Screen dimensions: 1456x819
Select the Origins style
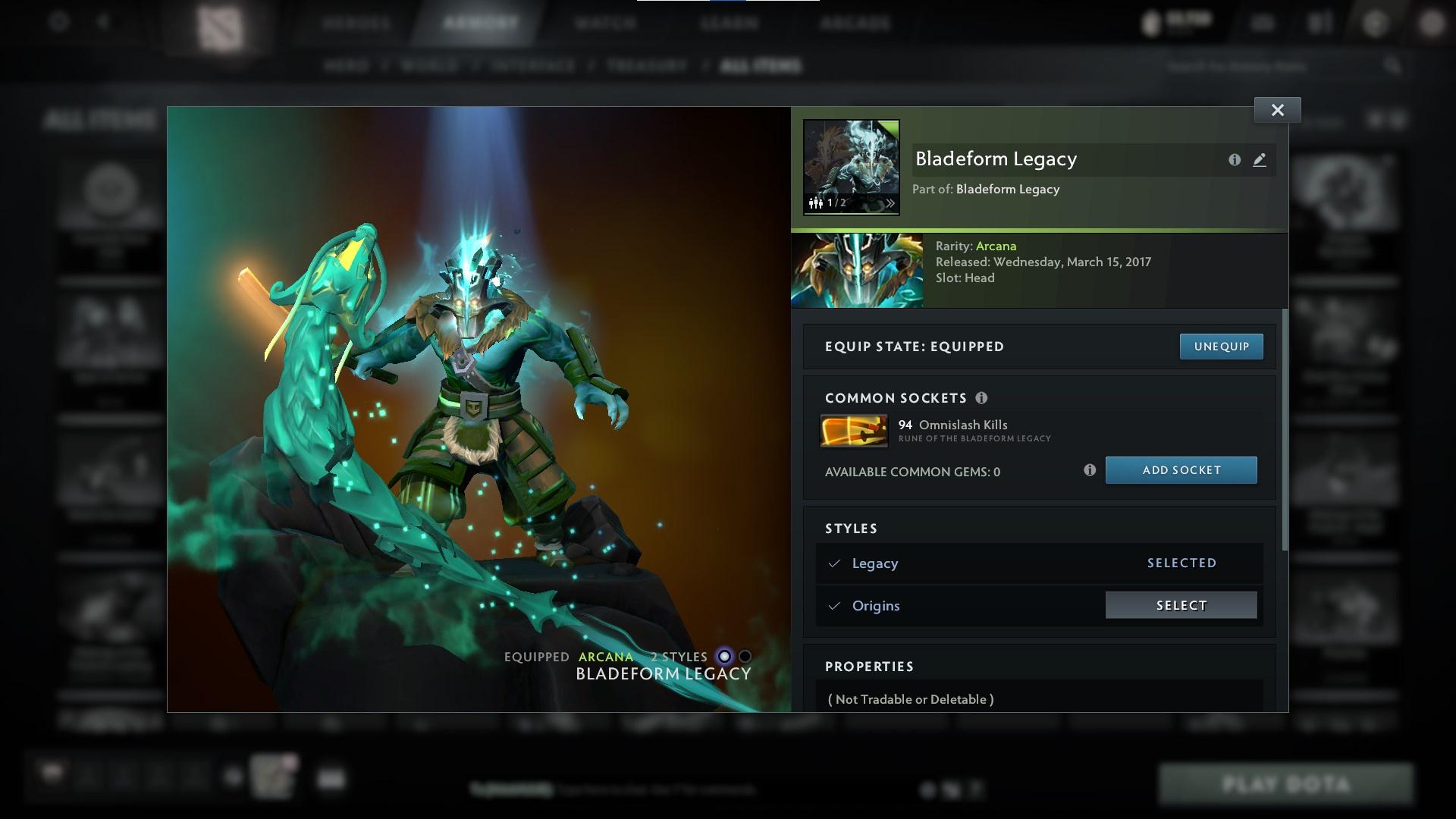[1180, 605]
